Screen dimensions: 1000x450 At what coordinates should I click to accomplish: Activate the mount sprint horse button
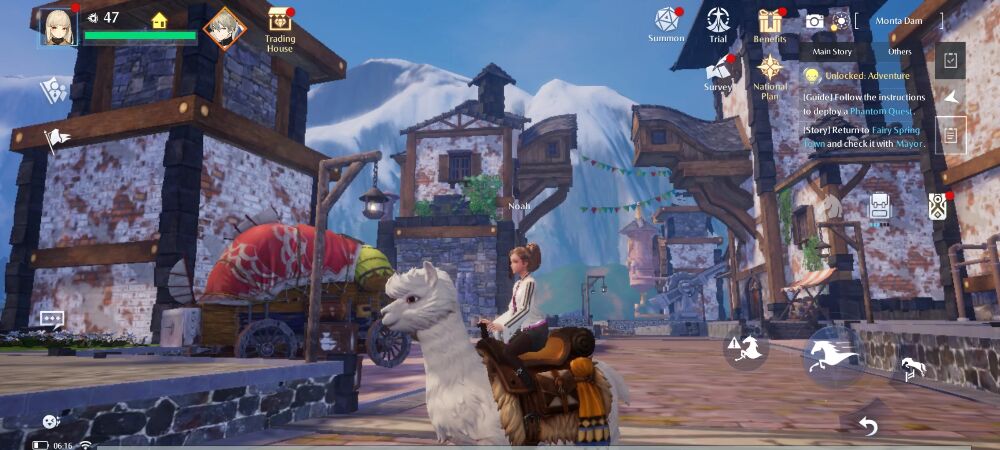[834, 355]
